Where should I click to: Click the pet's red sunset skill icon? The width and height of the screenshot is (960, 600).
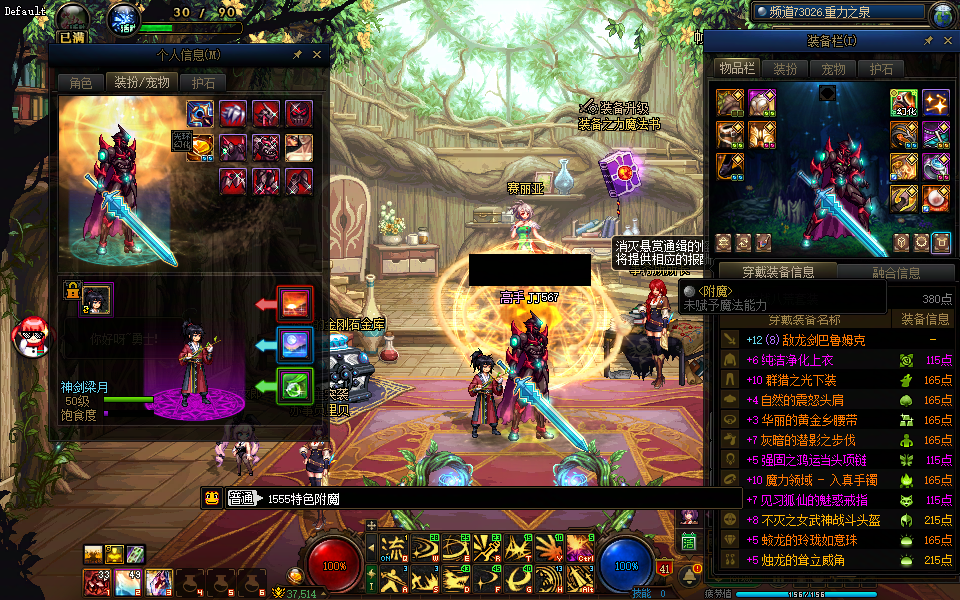coord(295,303)
